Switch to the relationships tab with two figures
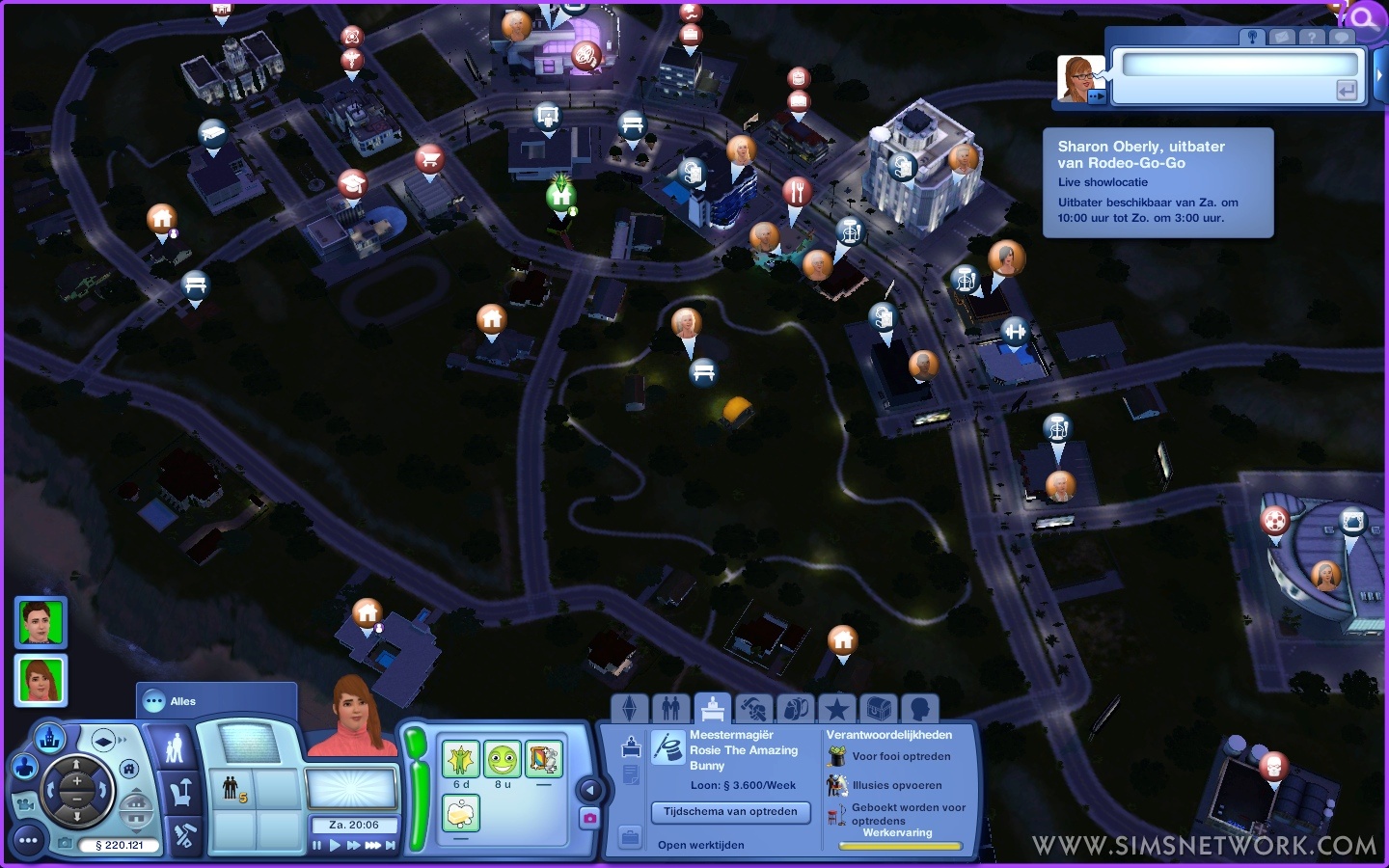This screenshot has height=868, width=1389. point(671,710)
